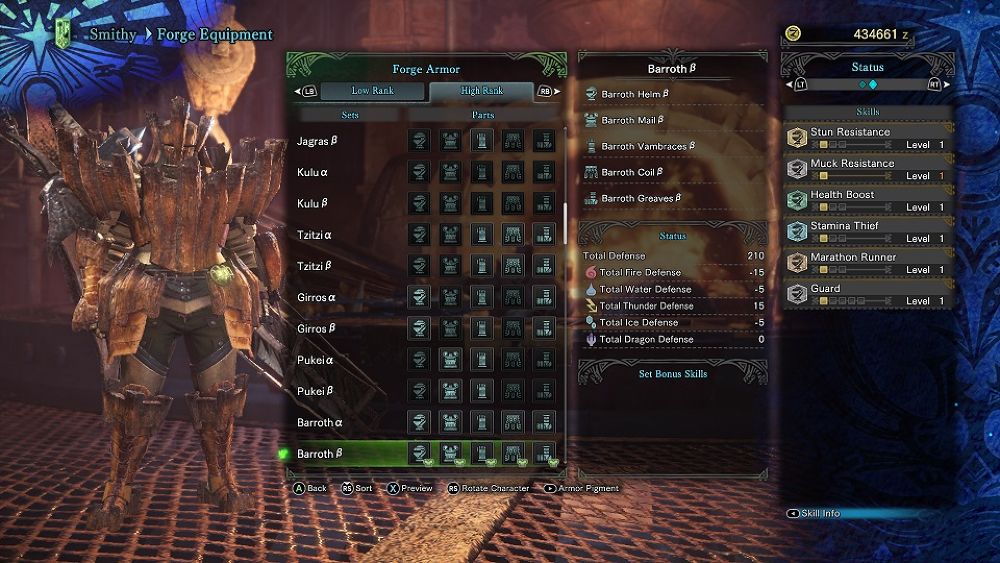Choose the Jagras β armor set row
1000x563 pixels.
click(x=318, y=141)
